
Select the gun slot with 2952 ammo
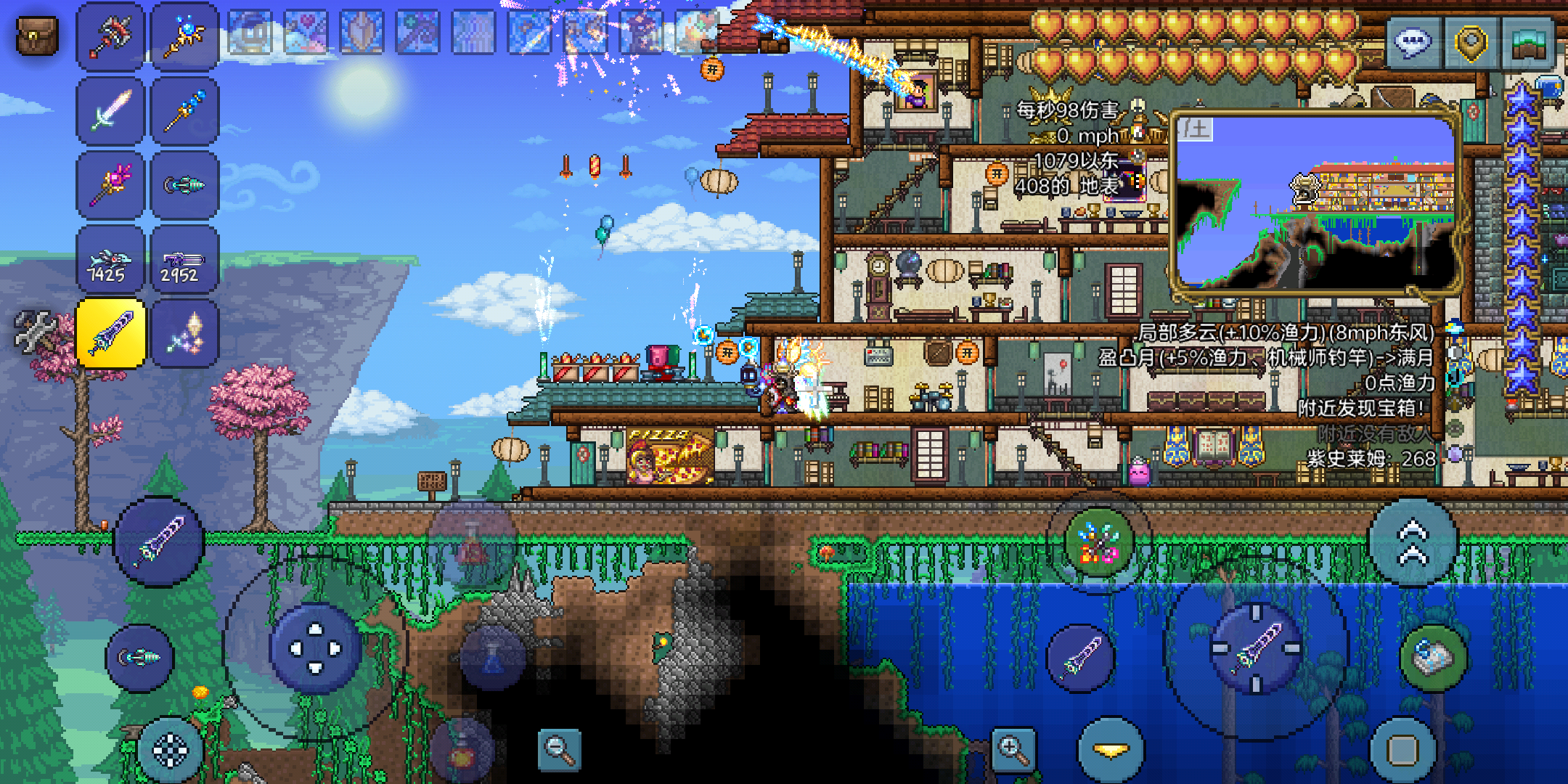[x=184, y=259]
